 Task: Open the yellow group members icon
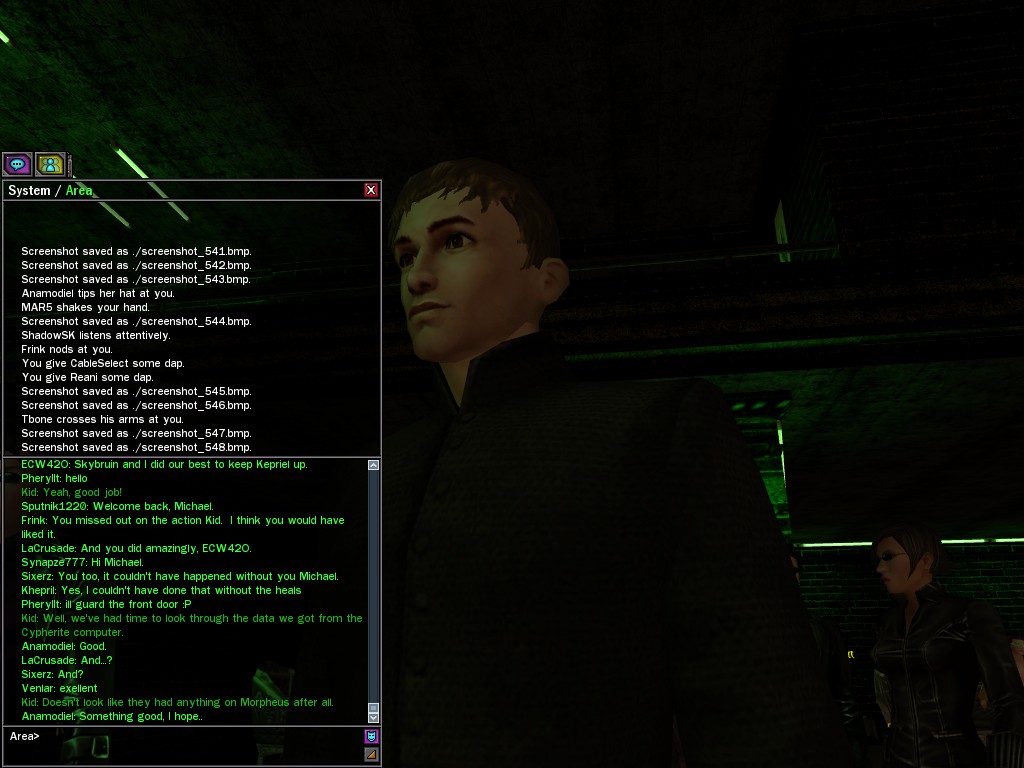pos(49,164)
